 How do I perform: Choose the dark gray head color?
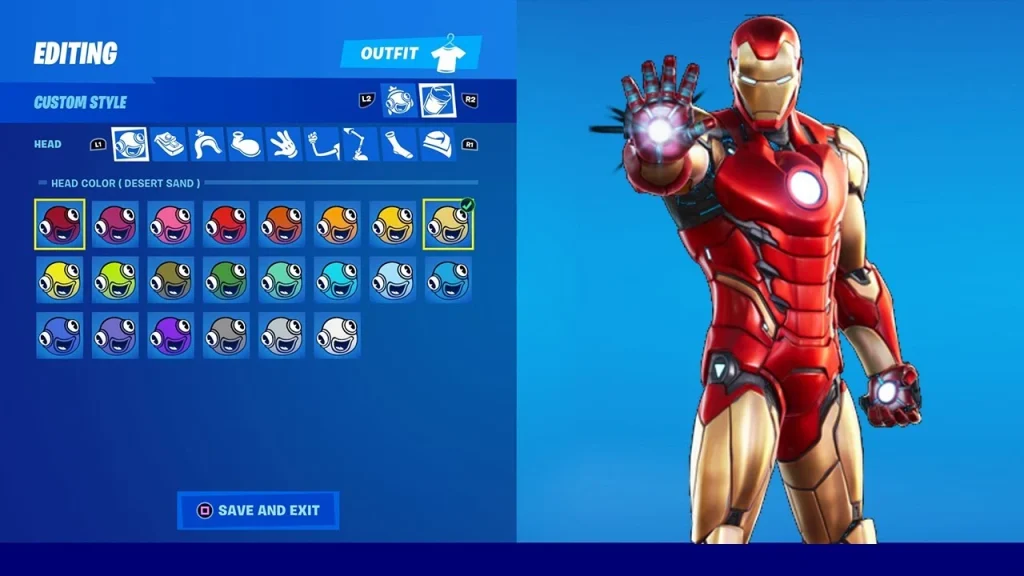226,335
